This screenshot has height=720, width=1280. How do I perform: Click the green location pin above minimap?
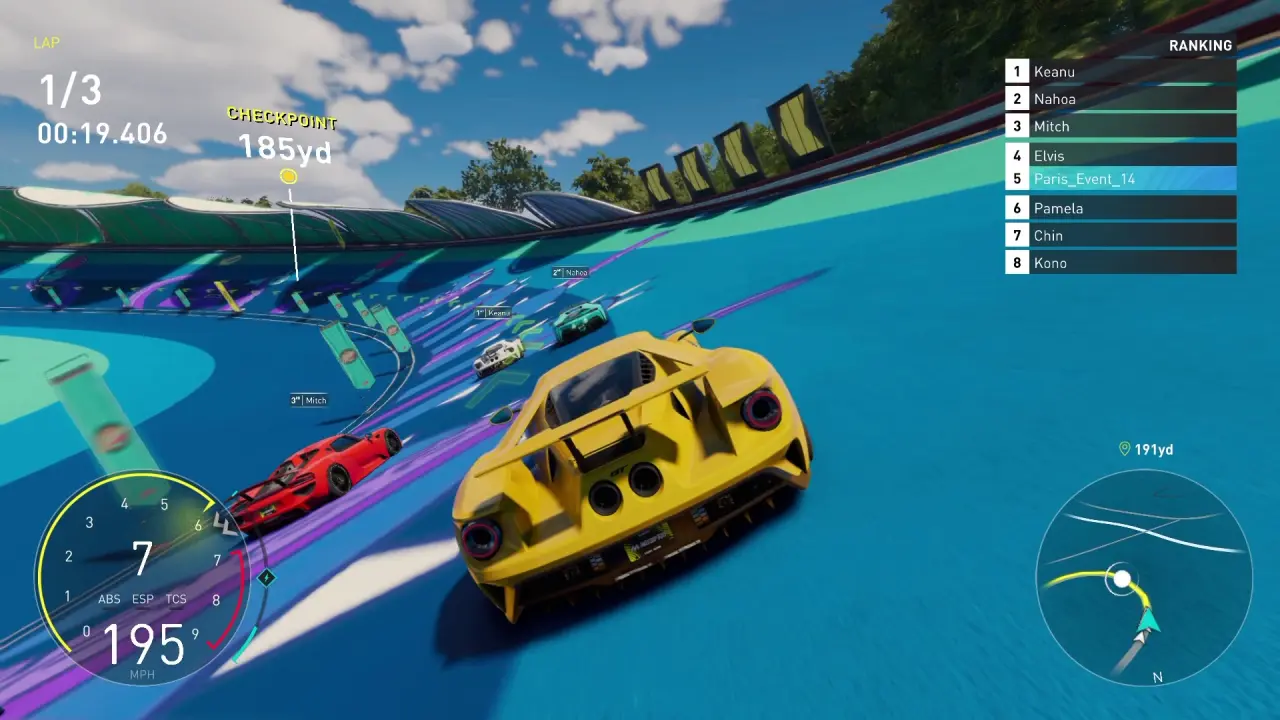1125,449
